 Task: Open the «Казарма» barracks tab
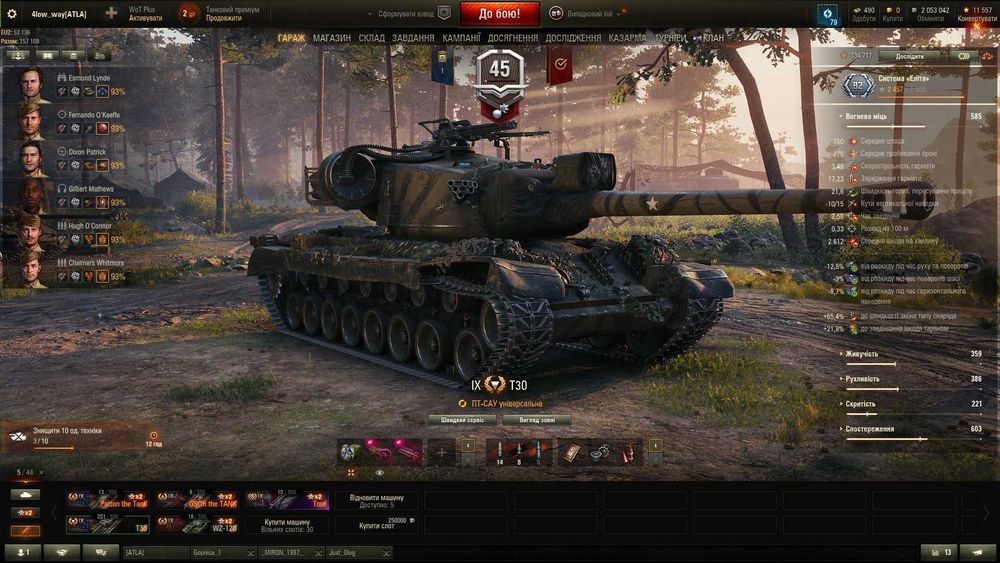pyautogui.click(x=627, y=38)
